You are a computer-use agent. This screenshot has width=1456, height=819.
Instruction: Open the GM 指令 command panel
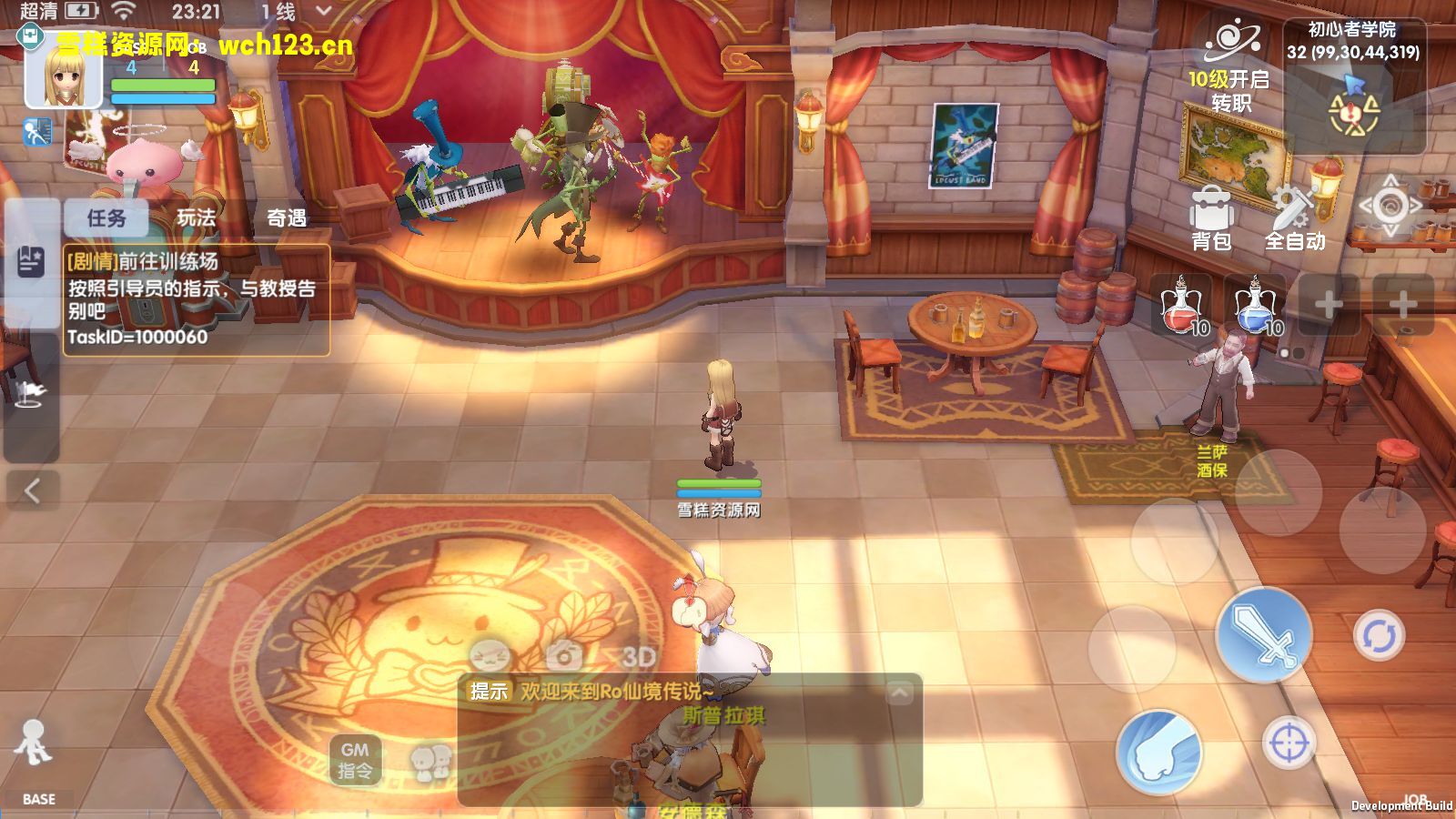click(355, 760)
